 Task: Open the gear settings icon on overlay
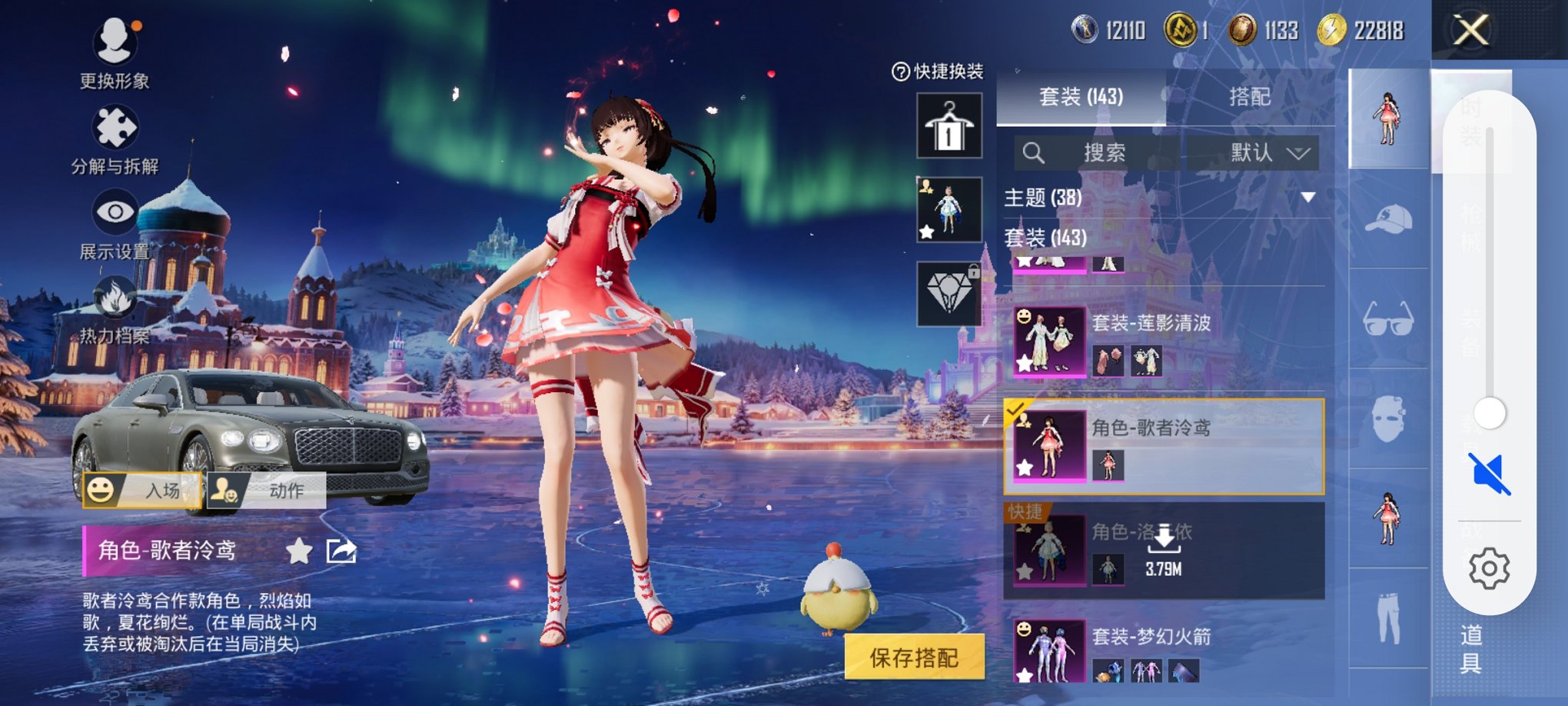[1489, 568]
